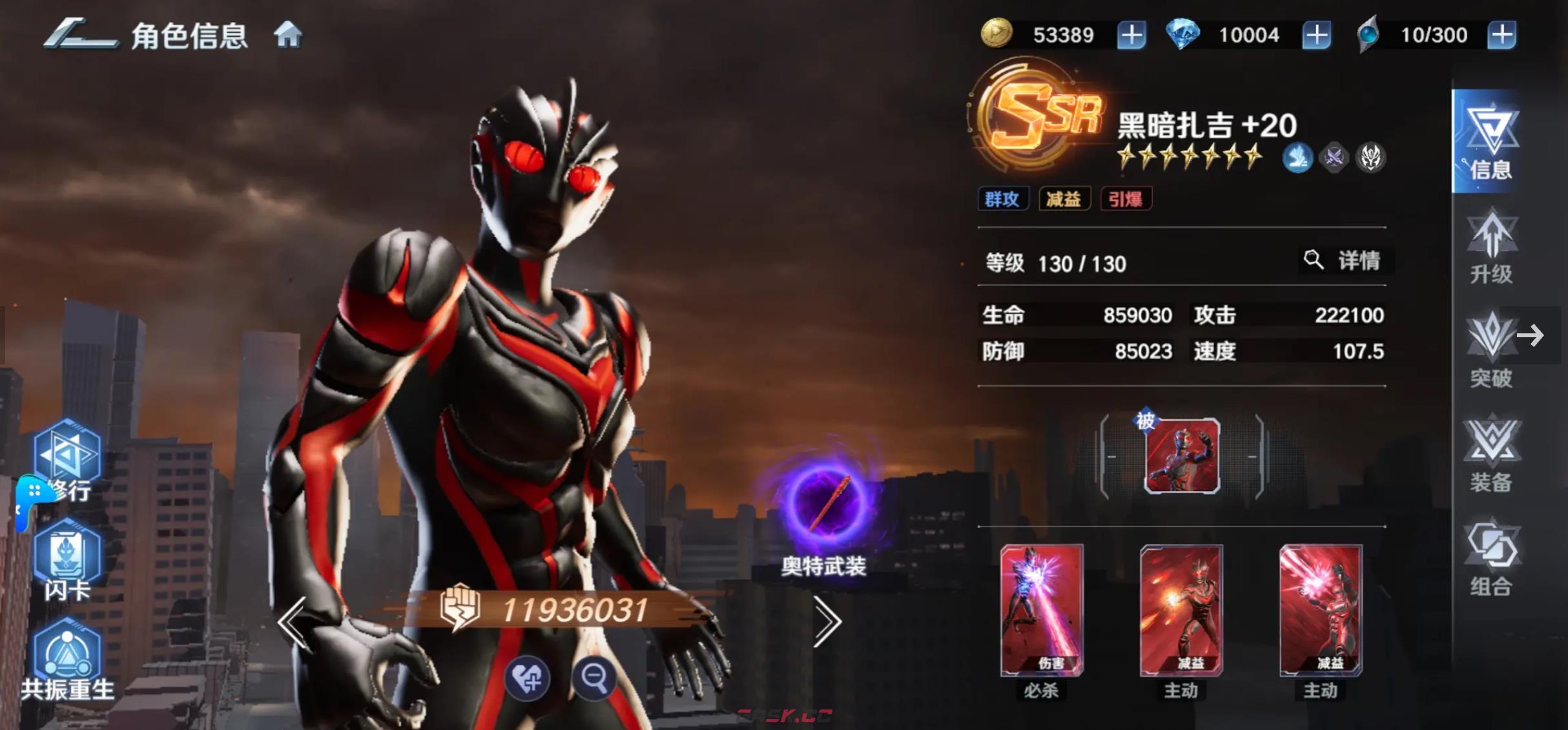Open the 升级 (upgrade) panel icon
1568x730 pixels.
1493,247
